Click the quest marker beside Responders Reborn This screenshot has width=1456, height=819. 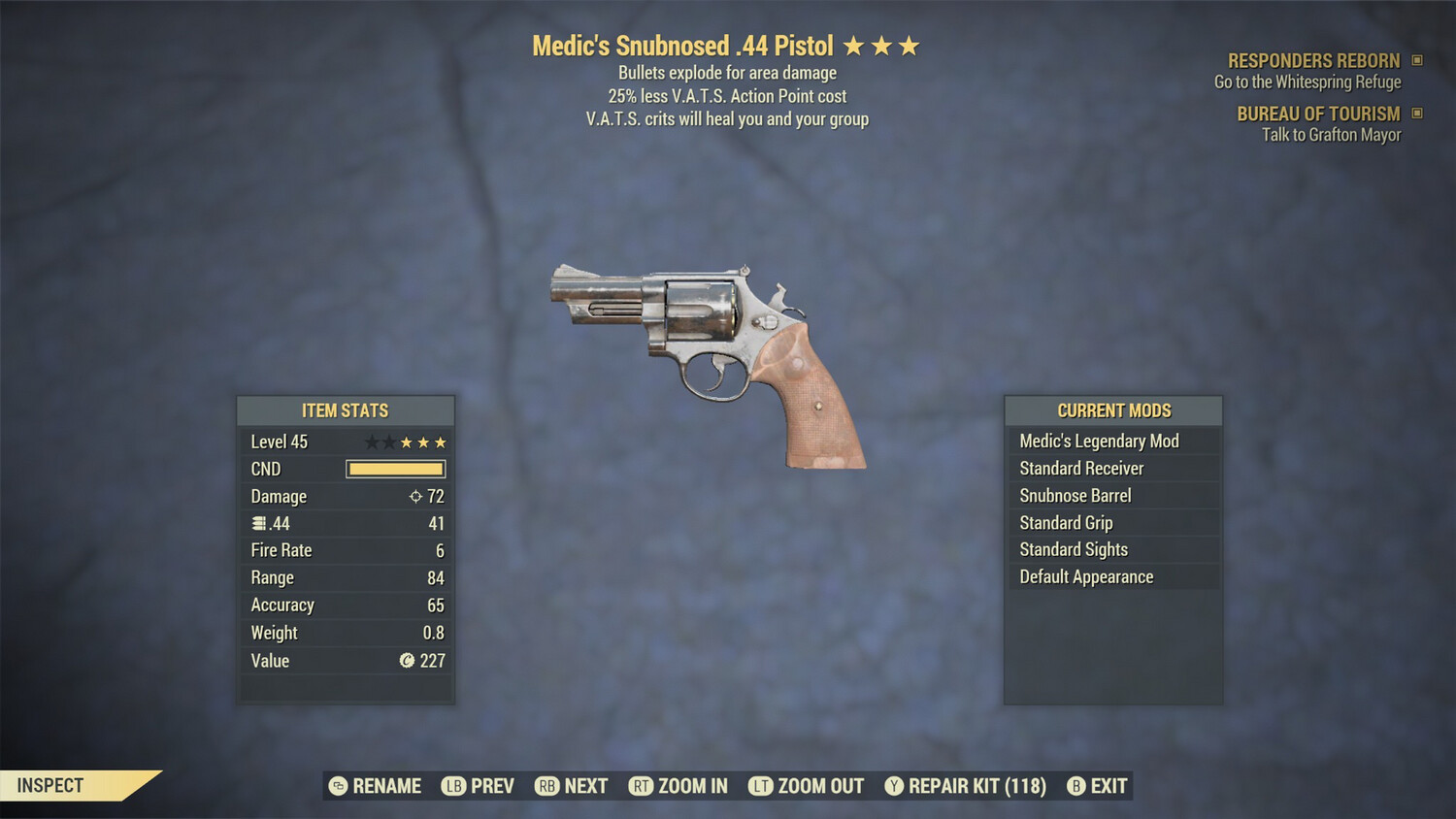tap(1415, 60)
